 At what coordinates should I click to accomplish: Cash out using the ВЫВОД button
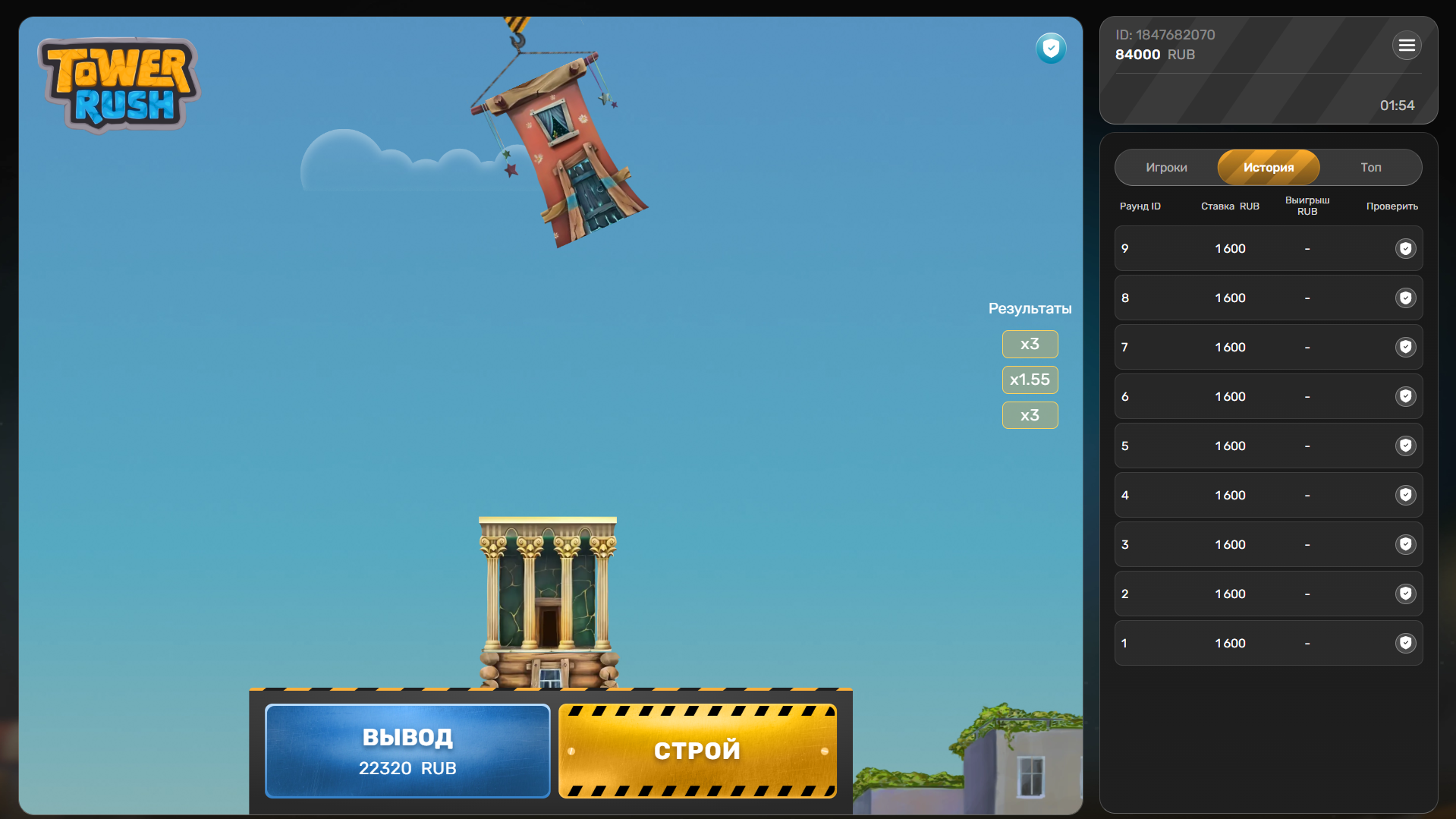(407, 751)
